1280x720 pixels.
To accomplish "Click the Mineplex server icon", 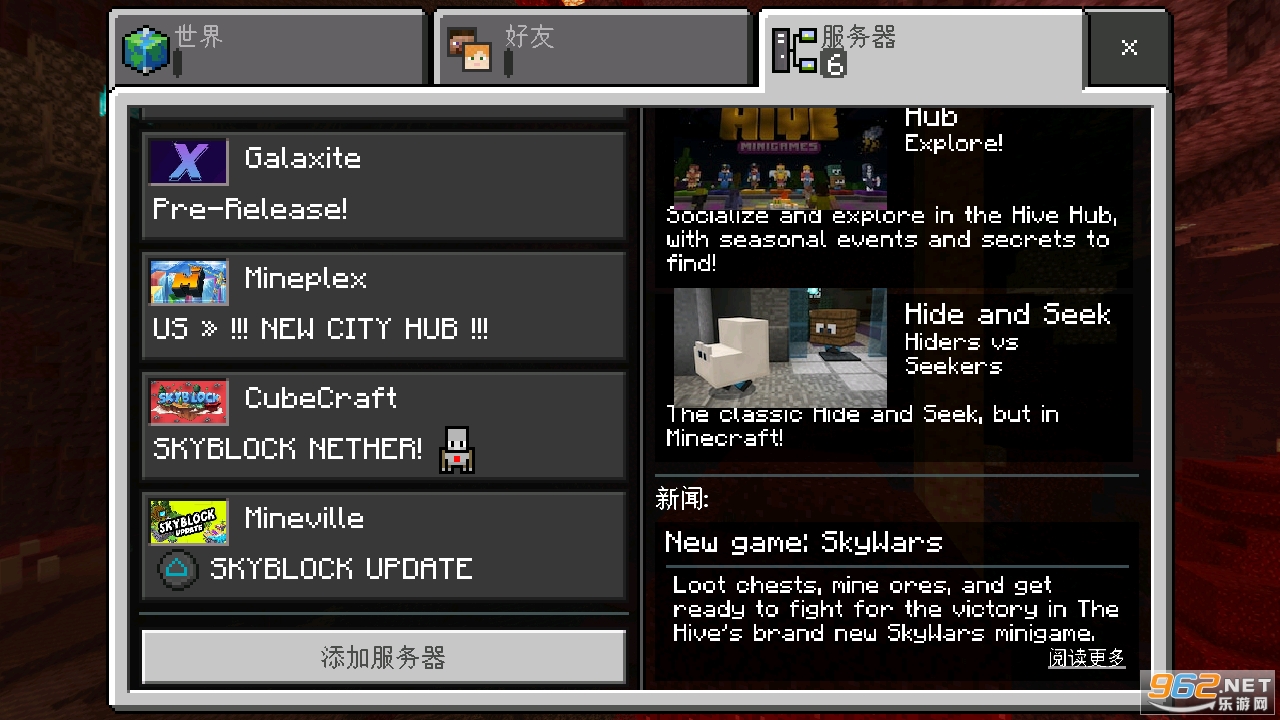I will [x=189, y=281].
